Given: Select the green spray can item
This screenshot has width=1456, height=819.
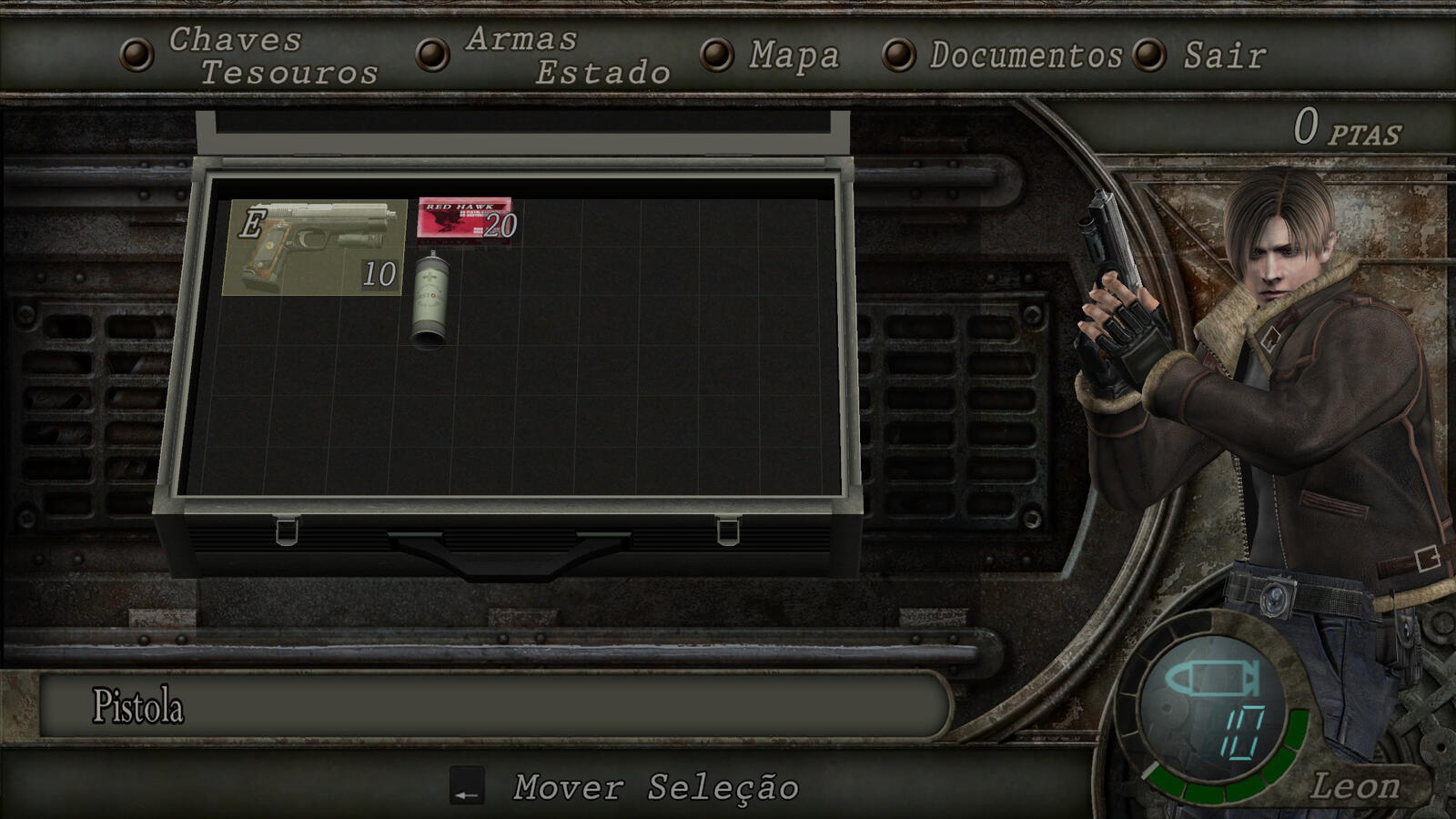Looking at the screenshot, I should (x=430, y=300).
